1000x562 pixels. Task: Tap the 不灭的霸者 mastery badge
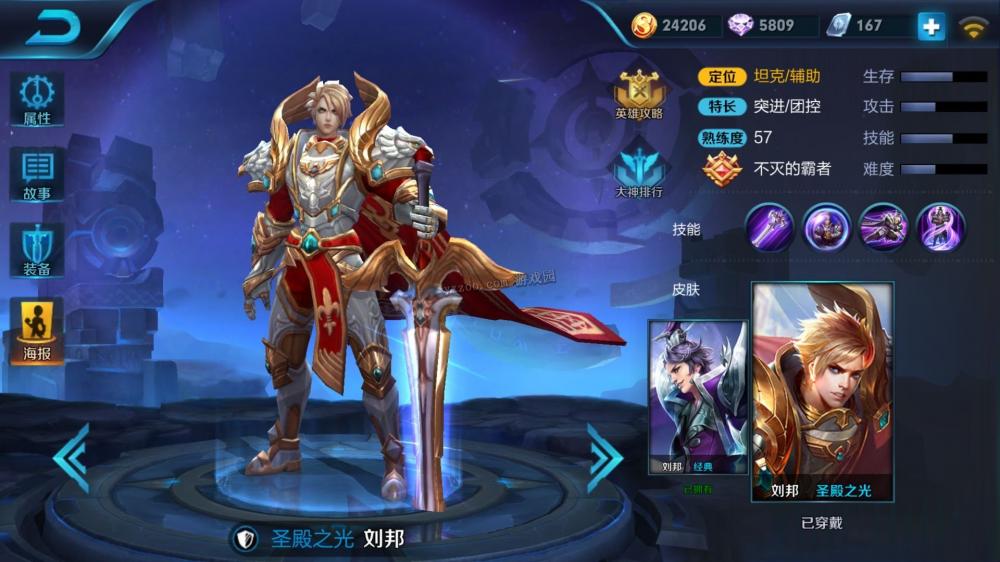pos(722,169)
